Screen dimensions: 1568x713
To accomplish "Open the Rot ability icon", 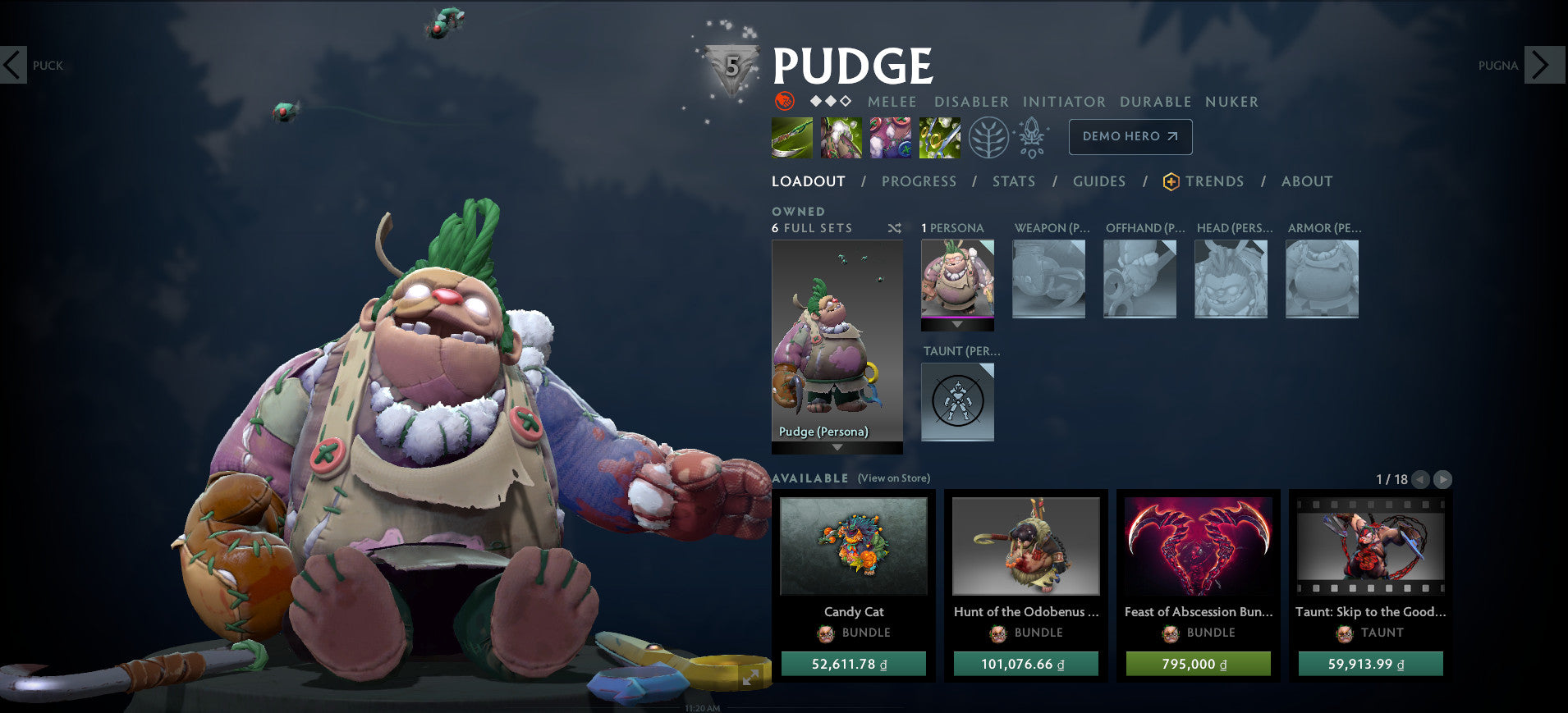I will (x=841, y=137).
